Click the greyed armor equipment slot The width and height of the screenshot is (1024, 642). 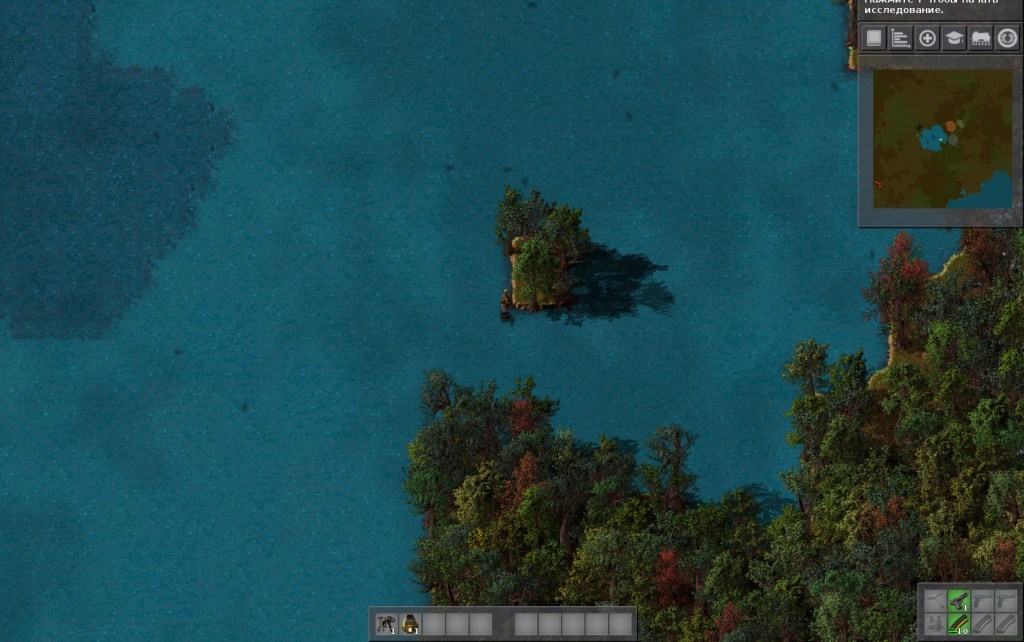tap(934, 624)
